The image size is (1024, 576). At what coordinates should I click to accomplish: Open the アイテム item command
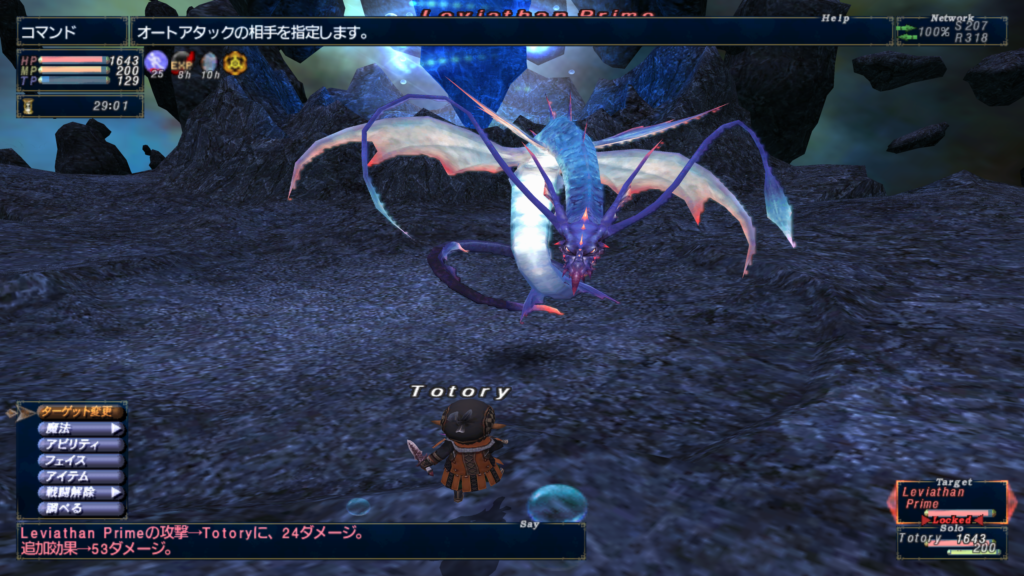tap(80, 476)
